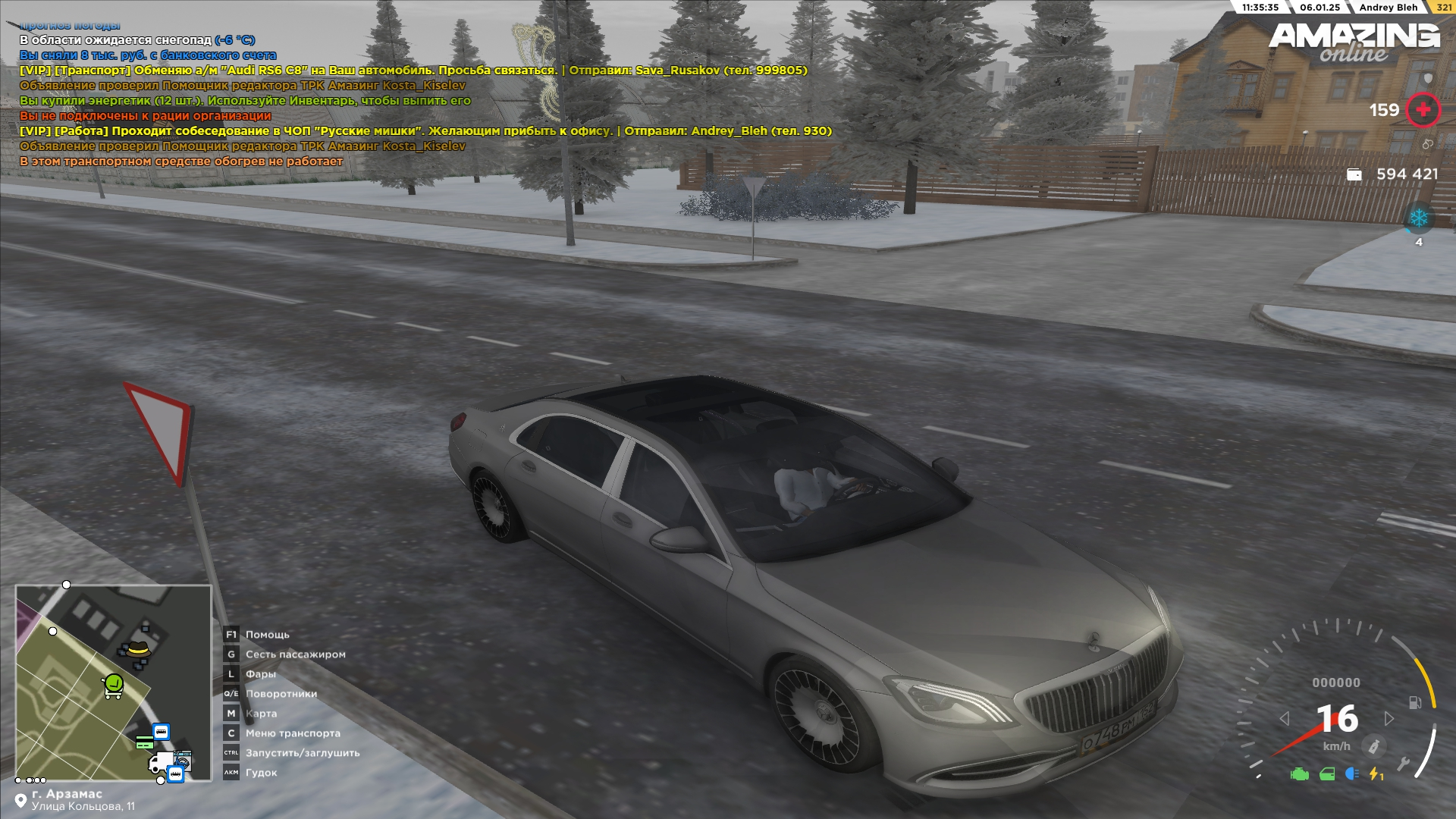
Task: Toggle headlights via the Фары entry
Action: (x=260, y=674)
